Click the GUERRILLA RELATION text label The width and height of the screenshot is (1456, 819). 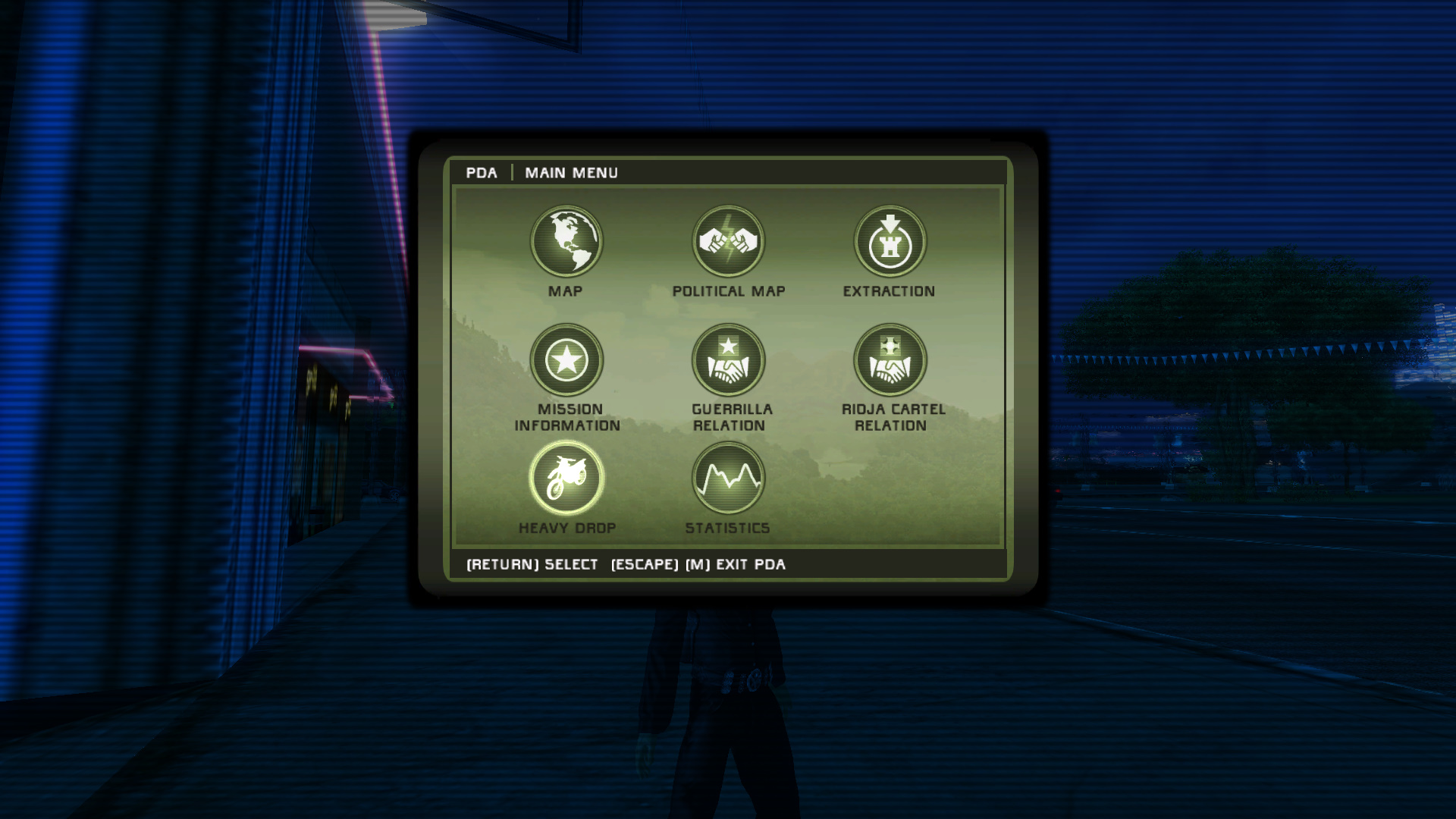pos(728,418)
